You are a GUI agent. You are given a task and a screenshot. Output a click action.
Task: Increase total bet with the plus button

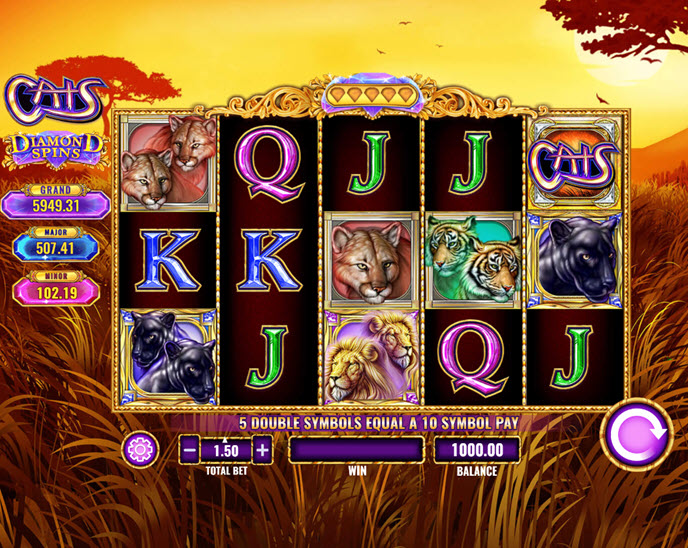coord(262,450)
